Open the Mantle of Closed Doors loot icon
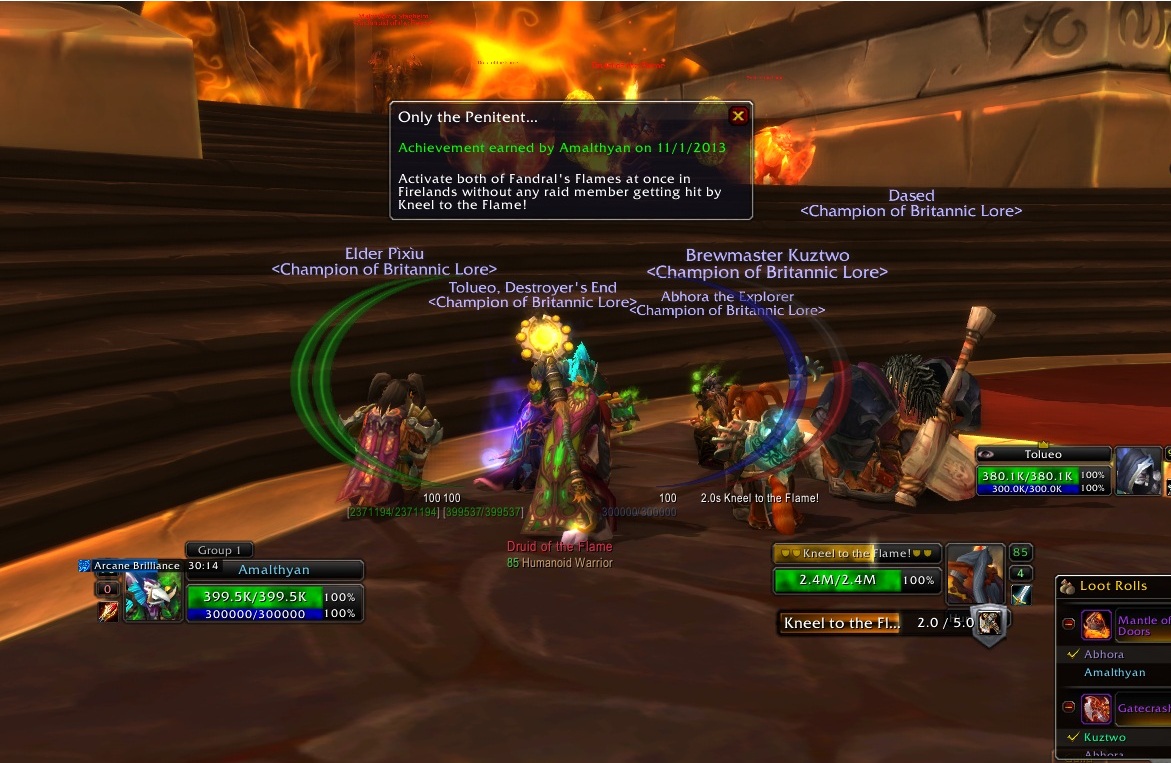The image size is (1171, 763). click(1096, 625)
